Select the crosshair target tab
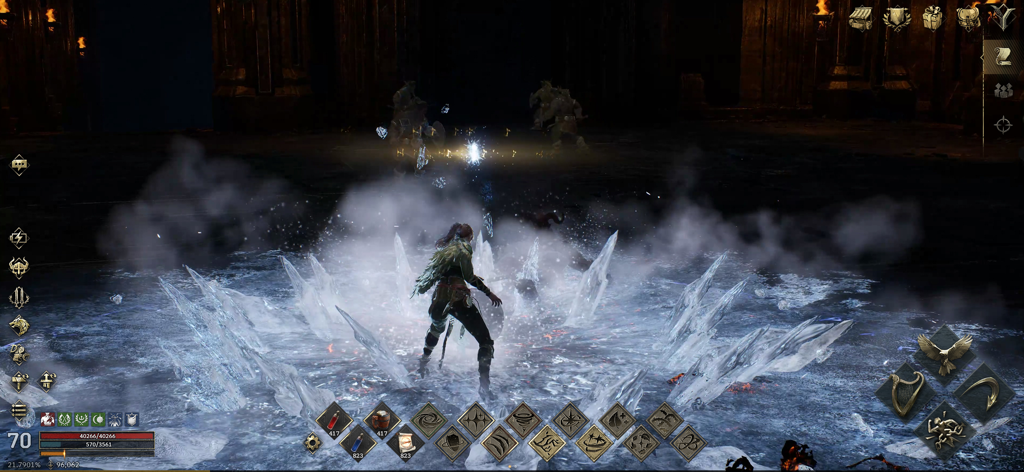This screenshot has height=472, width=1024. tap(1002, 125)
